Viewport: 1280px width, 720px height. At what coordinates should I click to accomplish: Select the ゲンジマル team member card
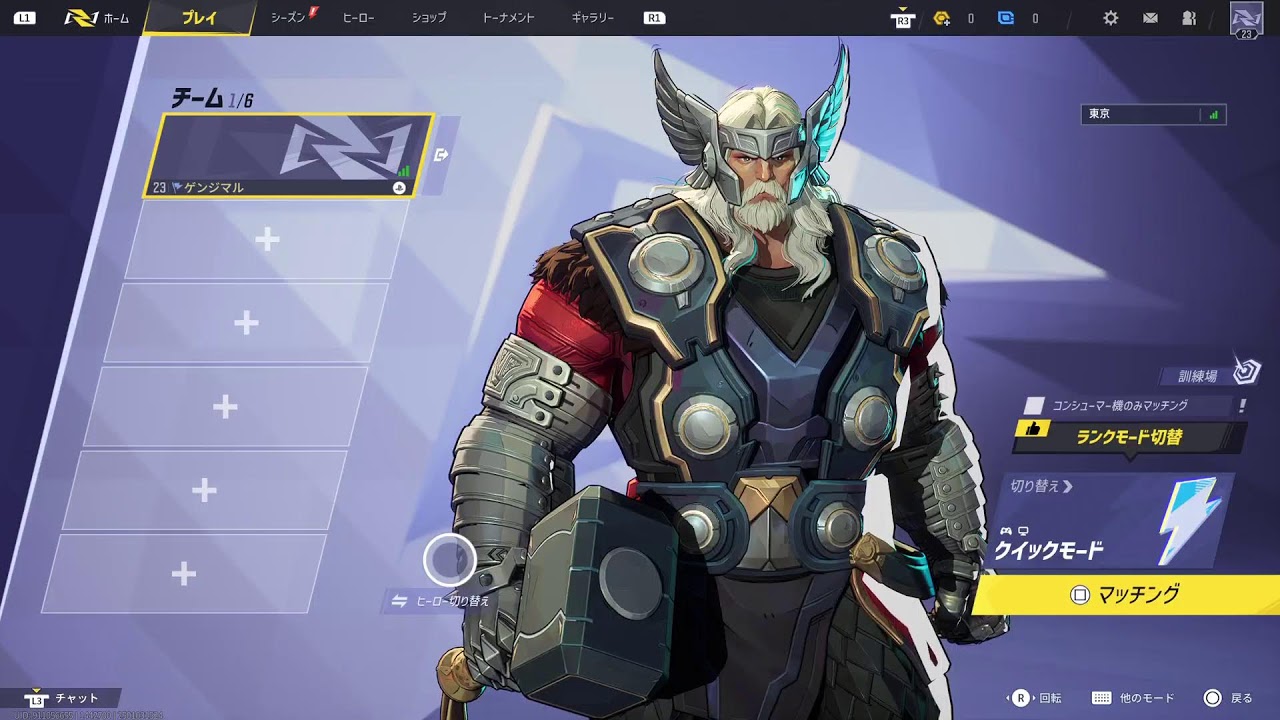288,155
